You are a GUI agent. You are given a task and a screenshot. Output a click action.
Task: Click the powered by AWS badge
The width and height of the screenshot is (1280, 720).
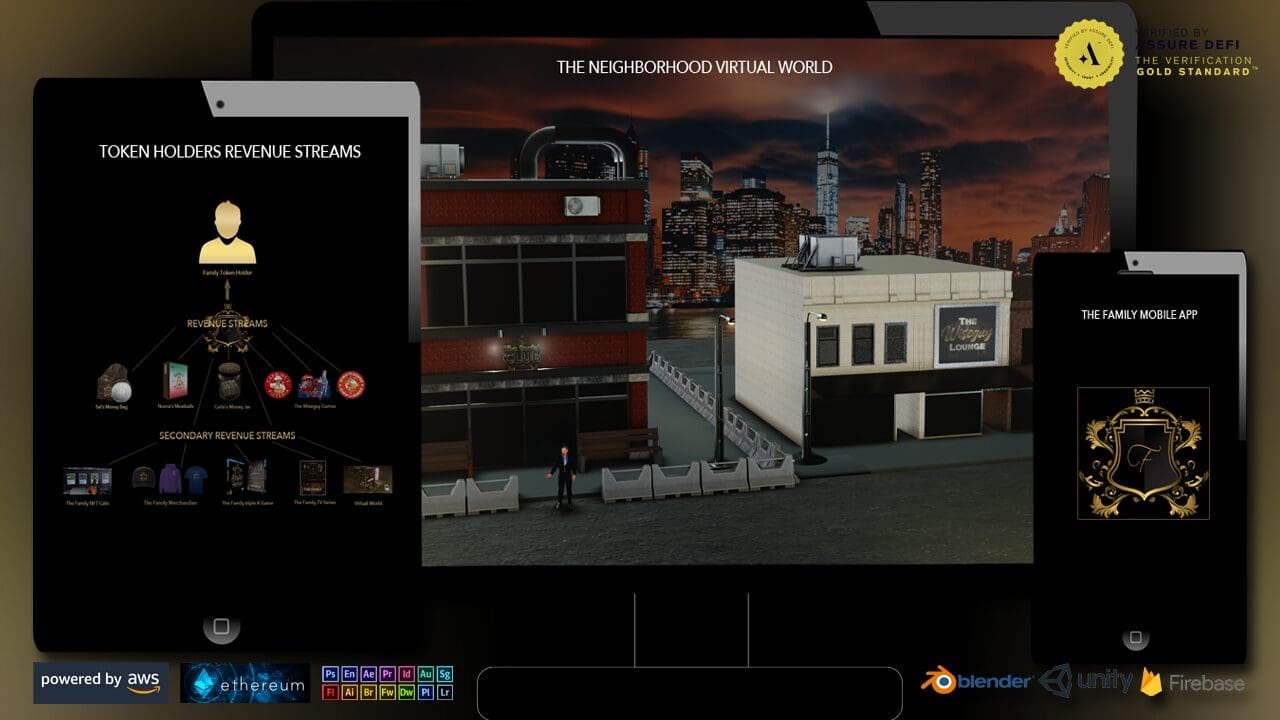coord(101,681)
